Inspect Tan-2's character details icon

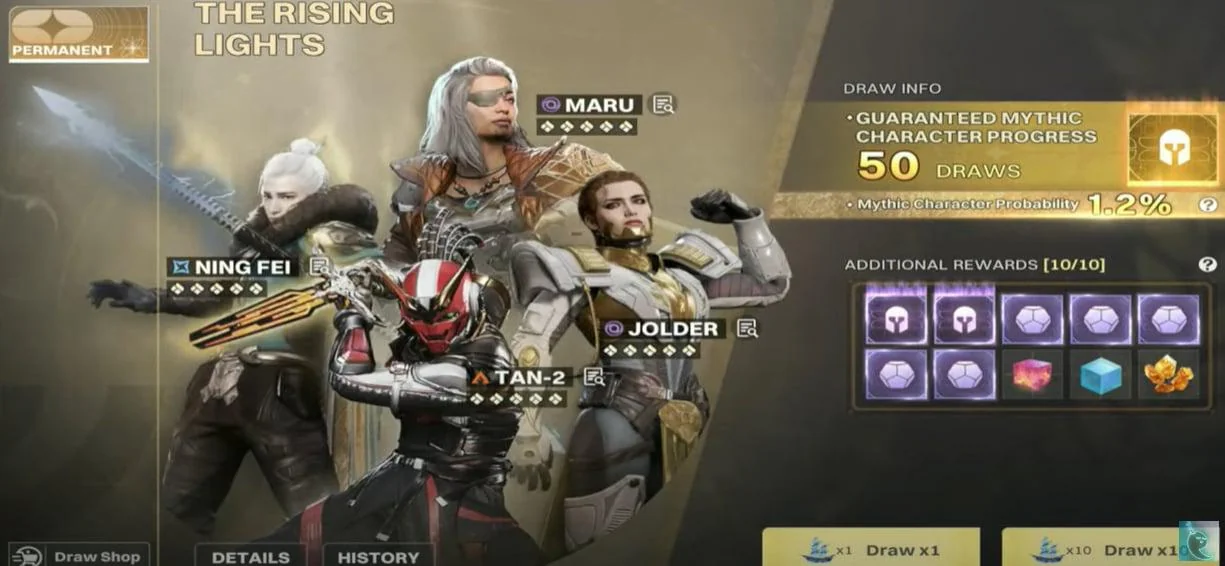(594, 377)
